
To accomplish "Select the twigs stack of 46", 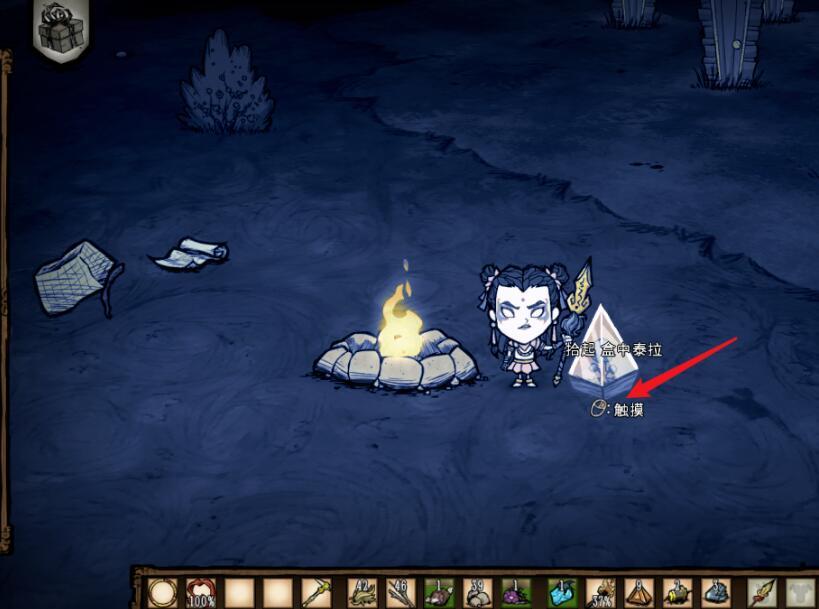I will (401, 592).
